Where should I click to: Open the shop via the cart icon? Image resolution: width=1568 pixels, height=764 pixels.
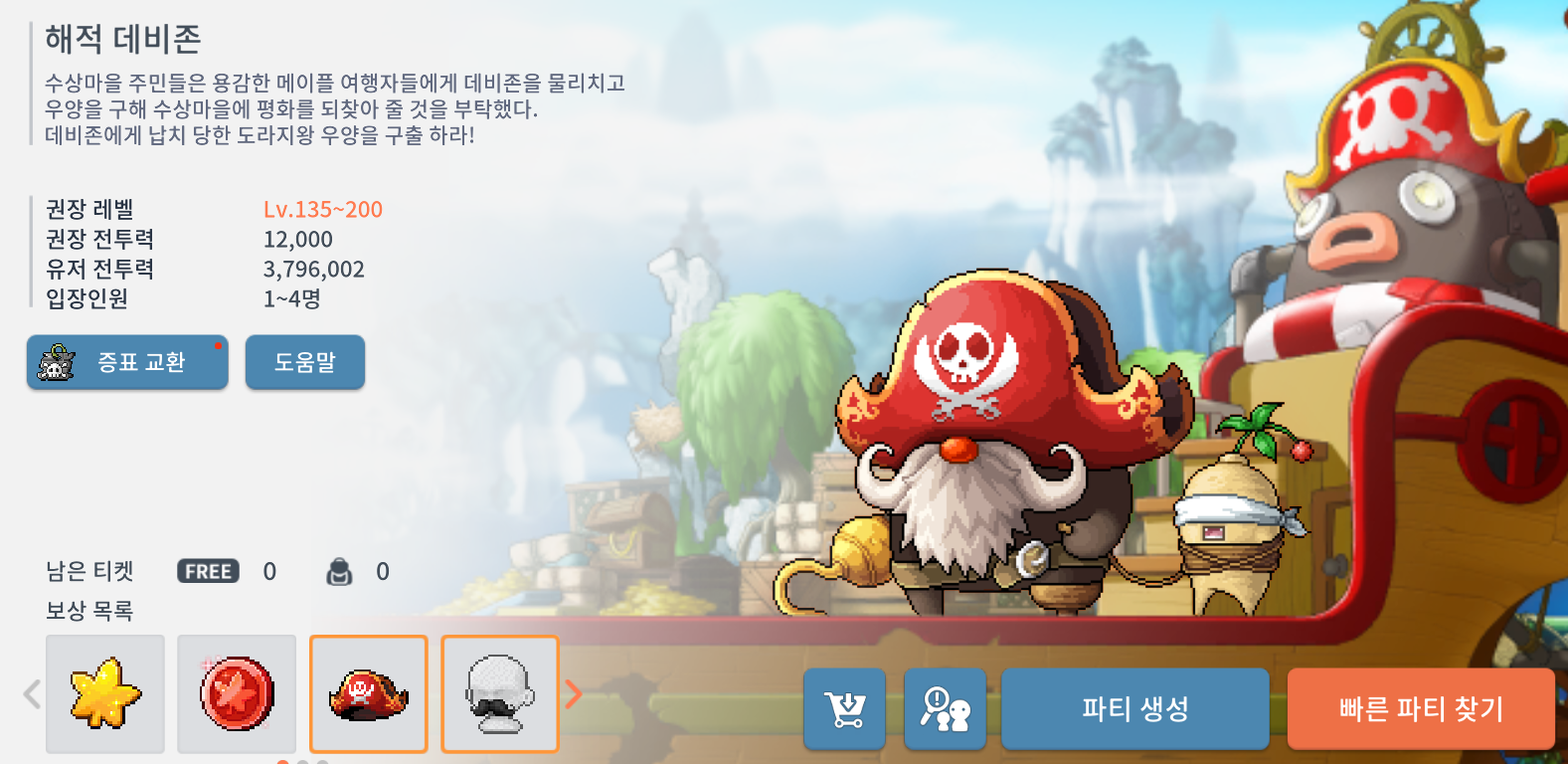844,708
